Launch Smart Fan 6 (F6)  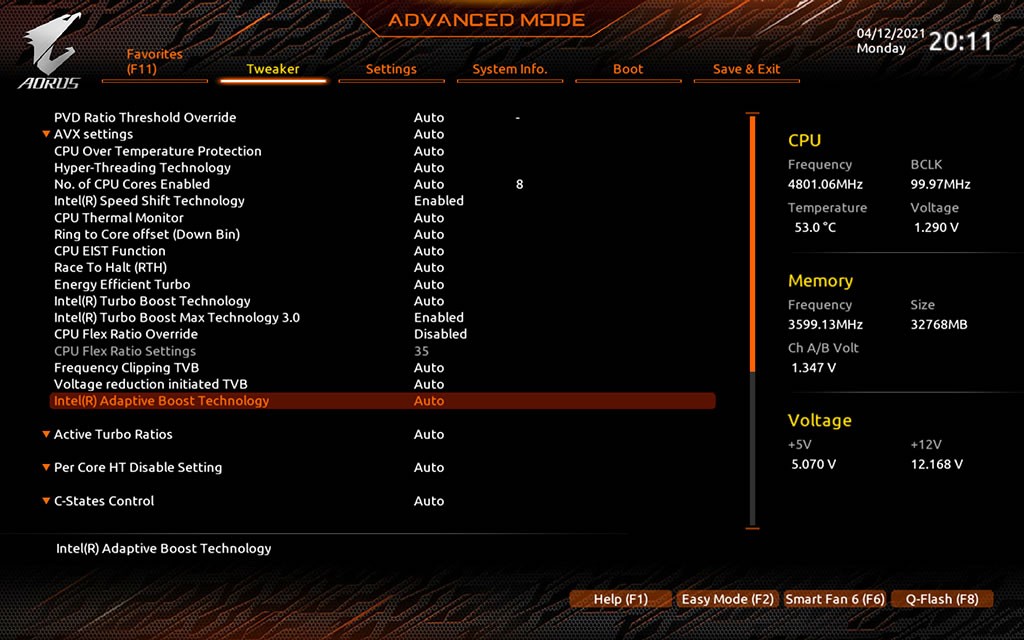click(x=835, y=599)
